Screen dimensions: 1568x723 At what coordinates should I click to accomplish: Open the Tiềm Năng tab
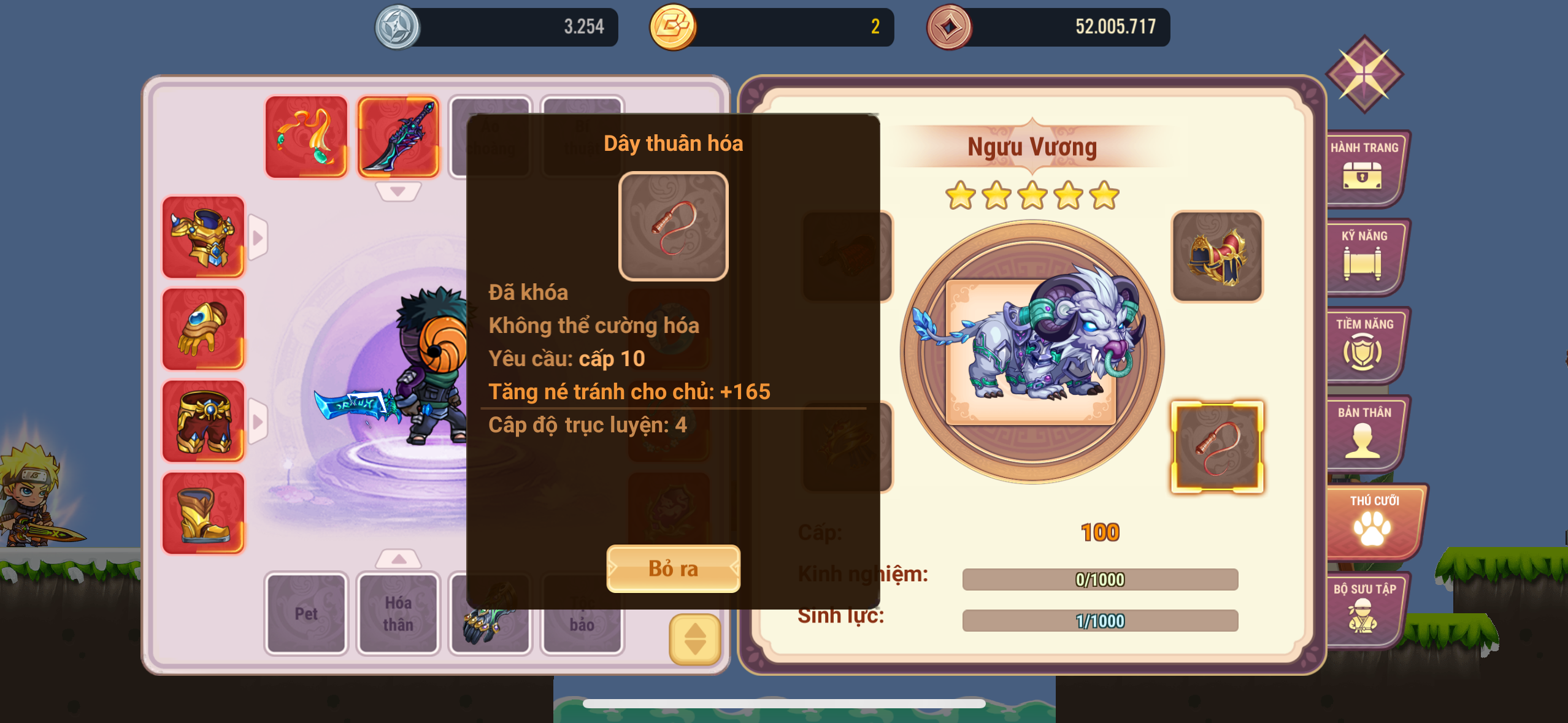[1364, 345]
